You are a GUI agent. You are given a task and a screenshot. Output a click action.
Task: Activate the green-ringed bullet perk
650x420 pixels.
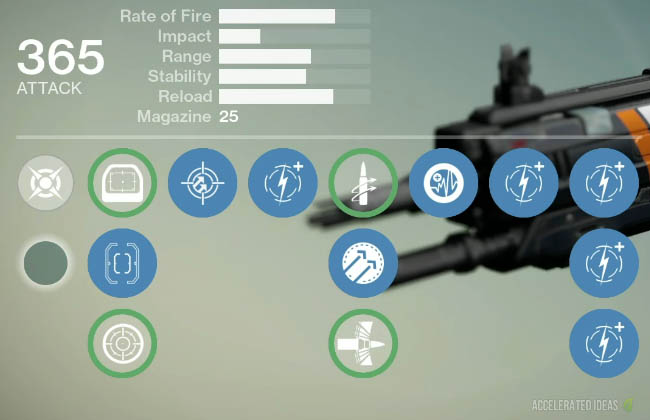363,184
